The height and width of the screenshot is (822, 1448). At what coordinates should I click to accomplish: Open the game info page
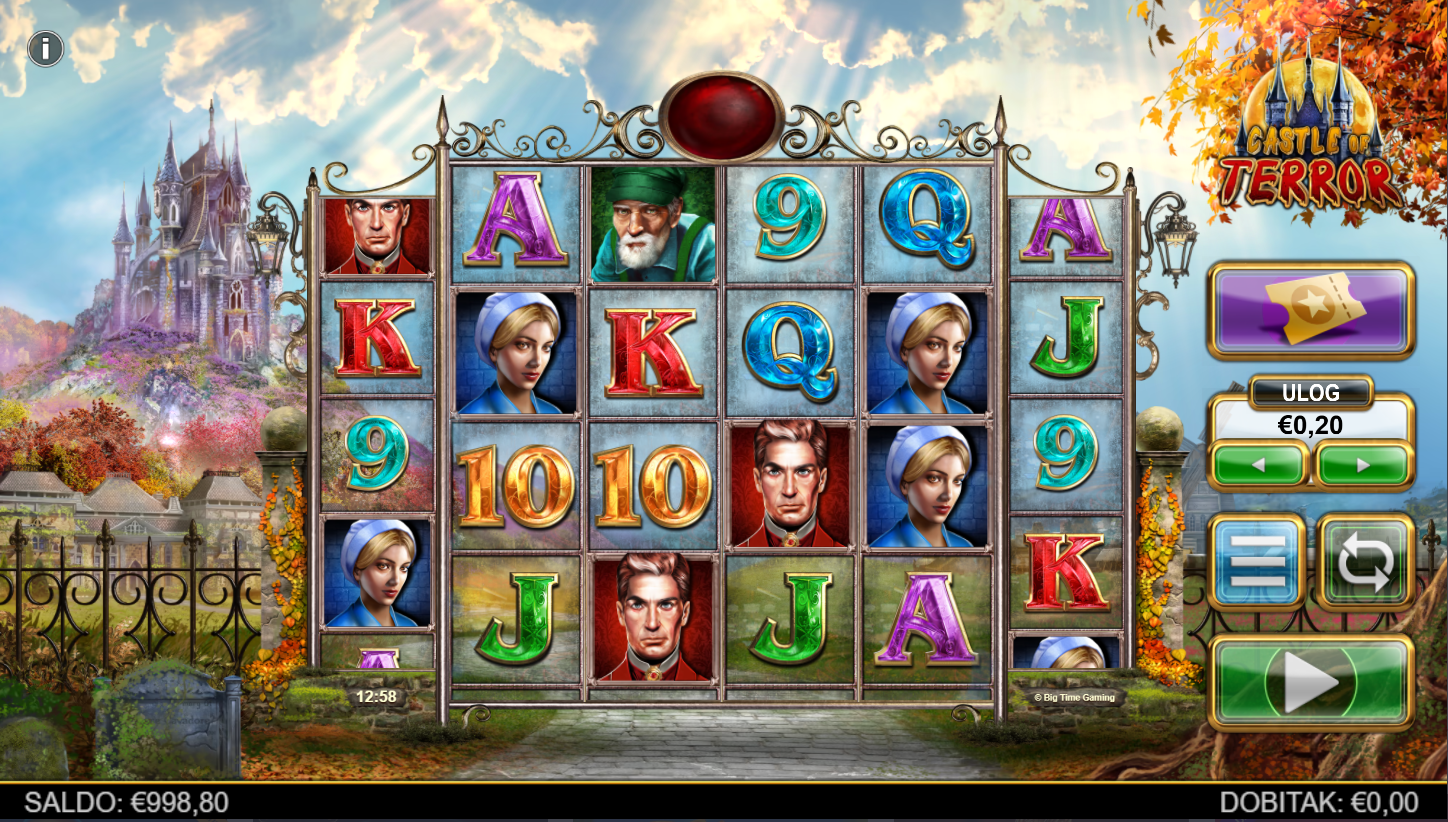click(46, 48)
